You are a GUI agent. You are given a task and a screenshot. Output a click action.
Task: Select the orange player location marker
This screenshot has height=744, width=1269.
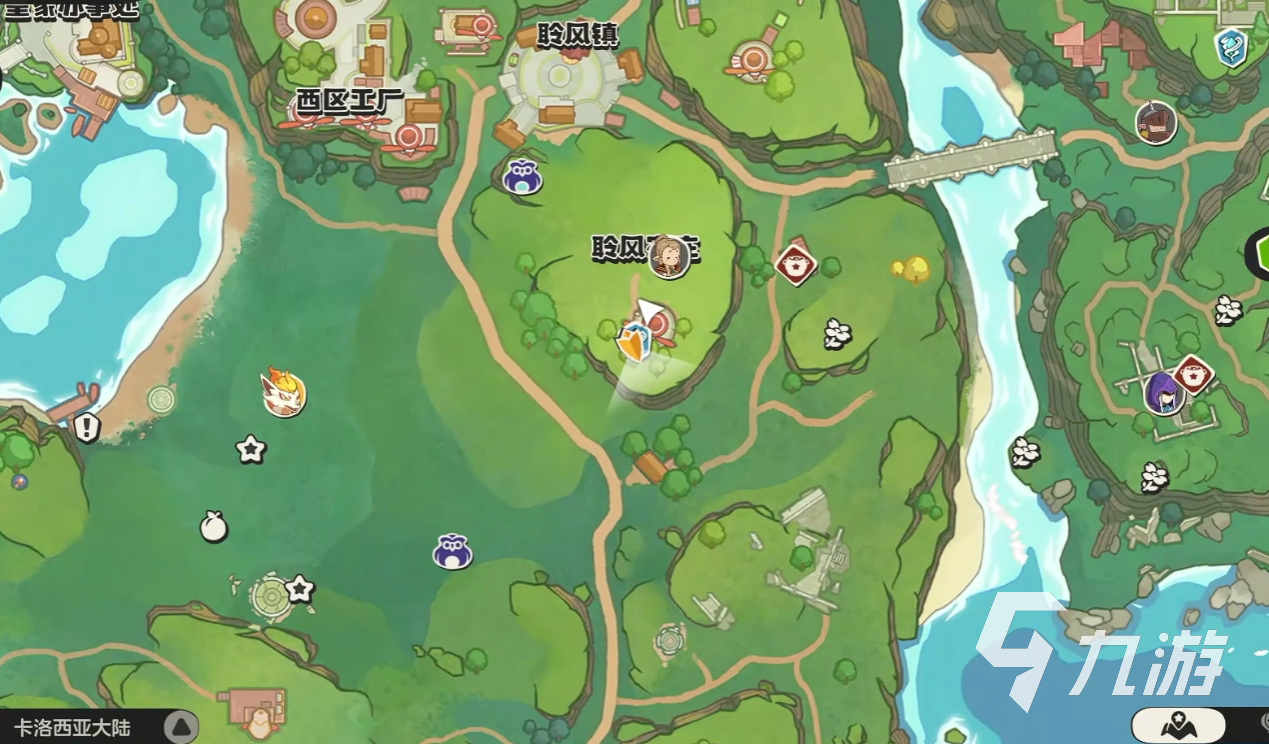click(634, 343)
